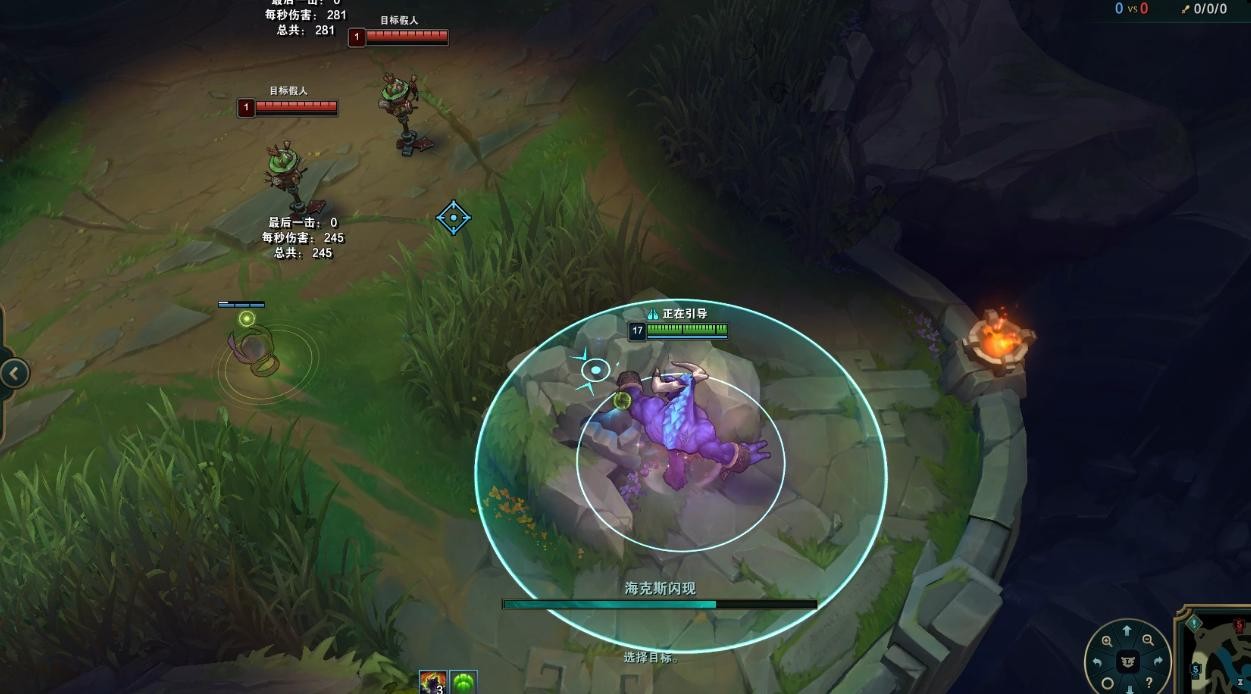Rotate camera with the right curved arrow
Image resolution: width=1251 pixels, height=694 pixels.
pyautogui.click(x=1158, y=662)
